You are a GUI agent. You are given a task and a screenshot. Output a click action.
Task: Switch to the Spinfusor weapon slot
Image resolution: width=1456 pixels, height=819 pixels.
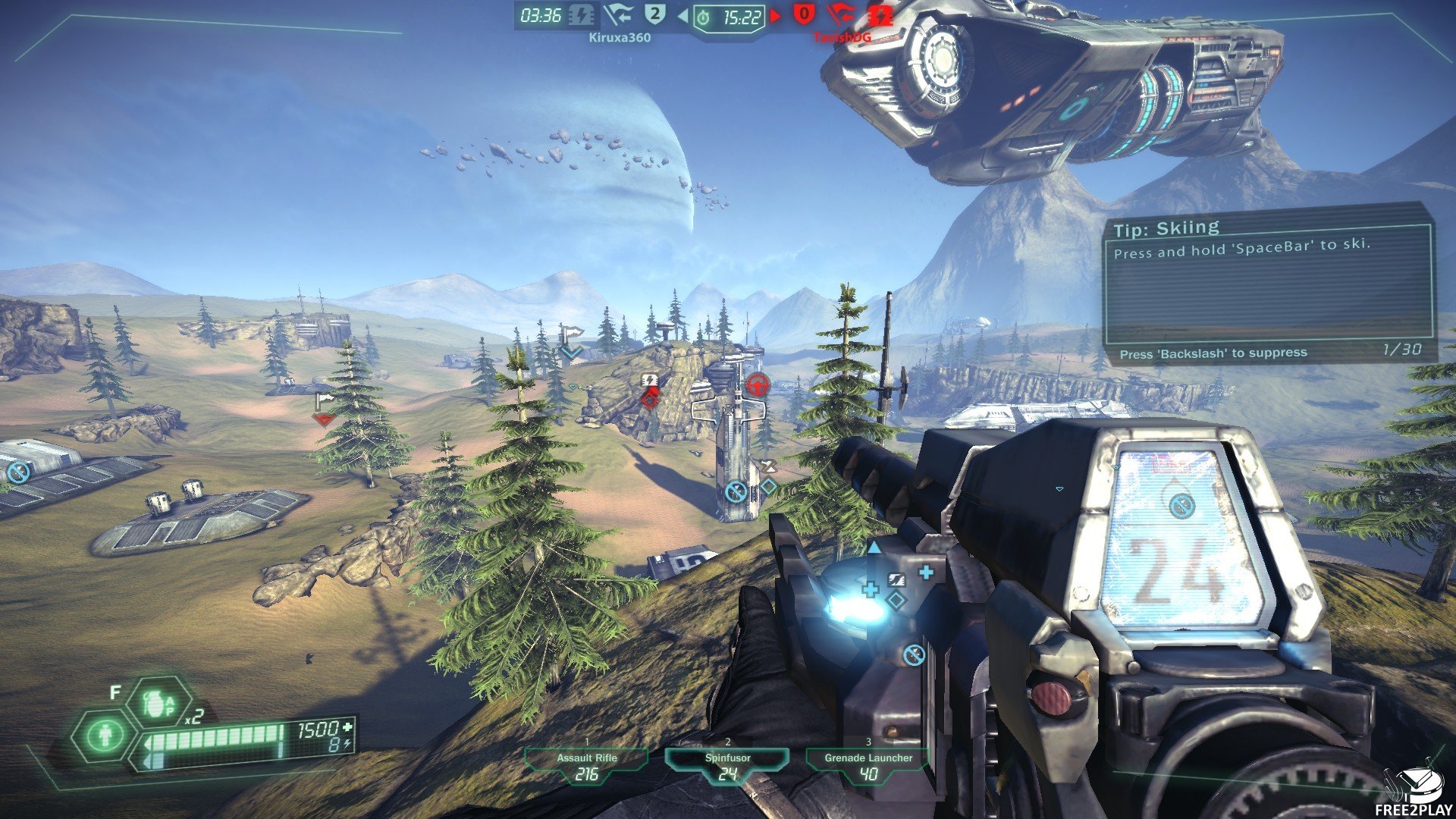click(x=727, y=766)
